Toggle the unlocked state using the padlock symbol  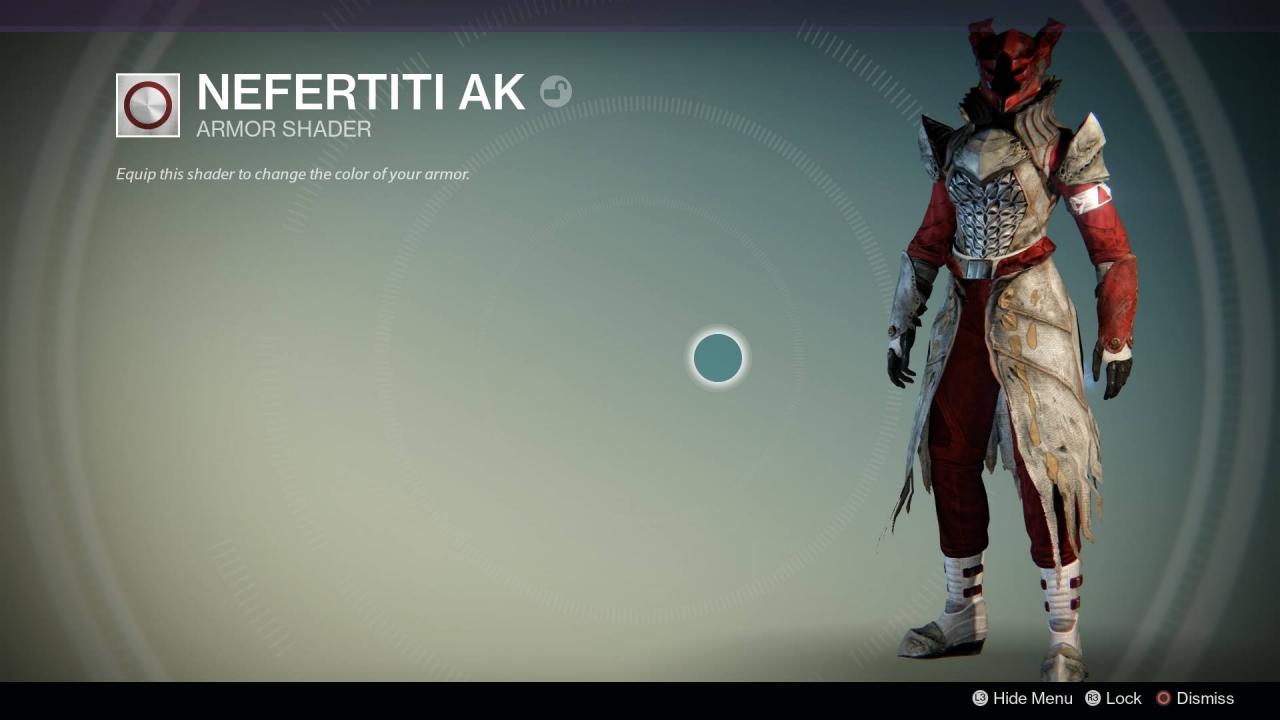point(557,92)
